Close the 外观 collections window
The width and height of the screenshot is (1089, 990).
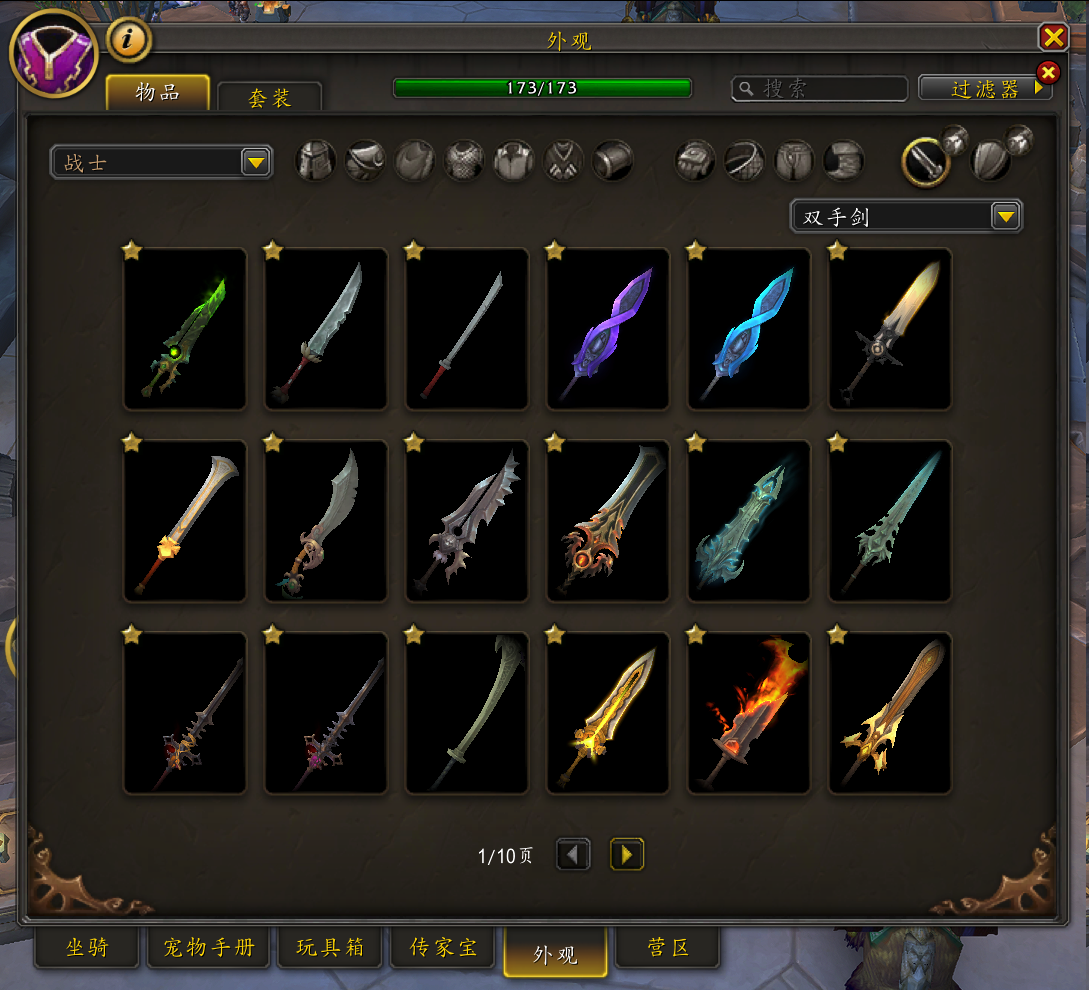coord(1053,38)
